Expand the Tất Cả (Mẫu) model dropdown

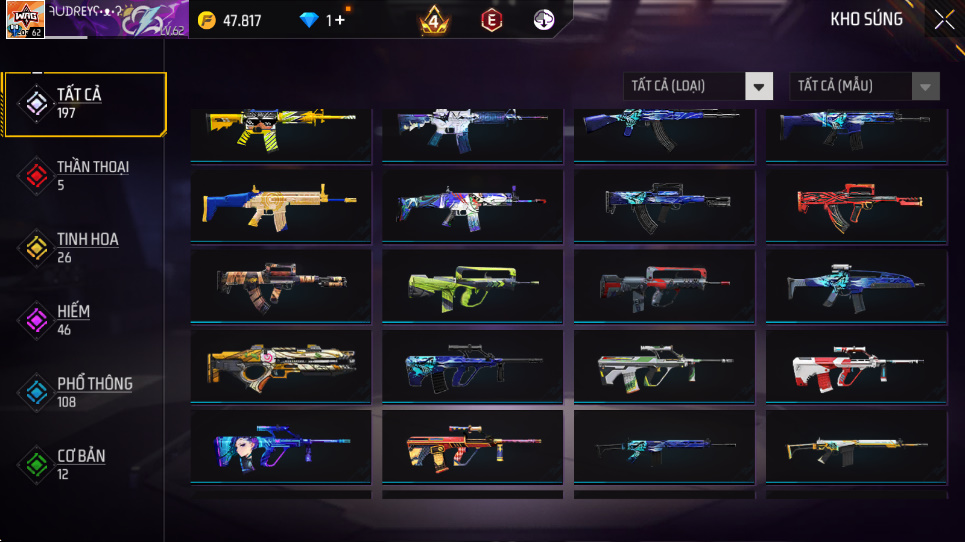(x=864, y=86)
